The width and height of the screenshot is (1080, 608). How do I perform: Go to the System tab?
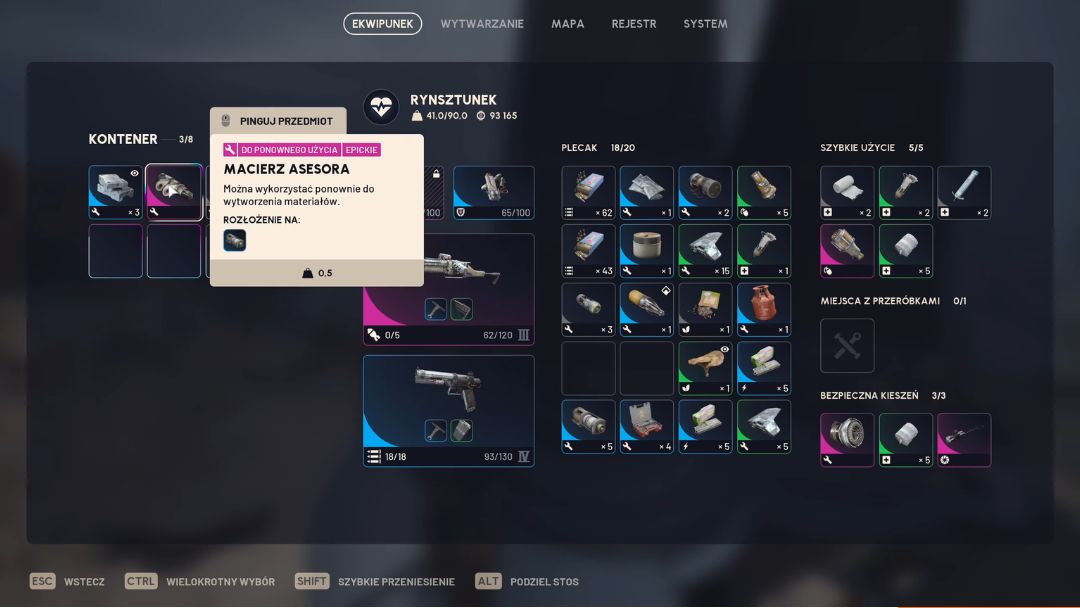tap(705, 24)
